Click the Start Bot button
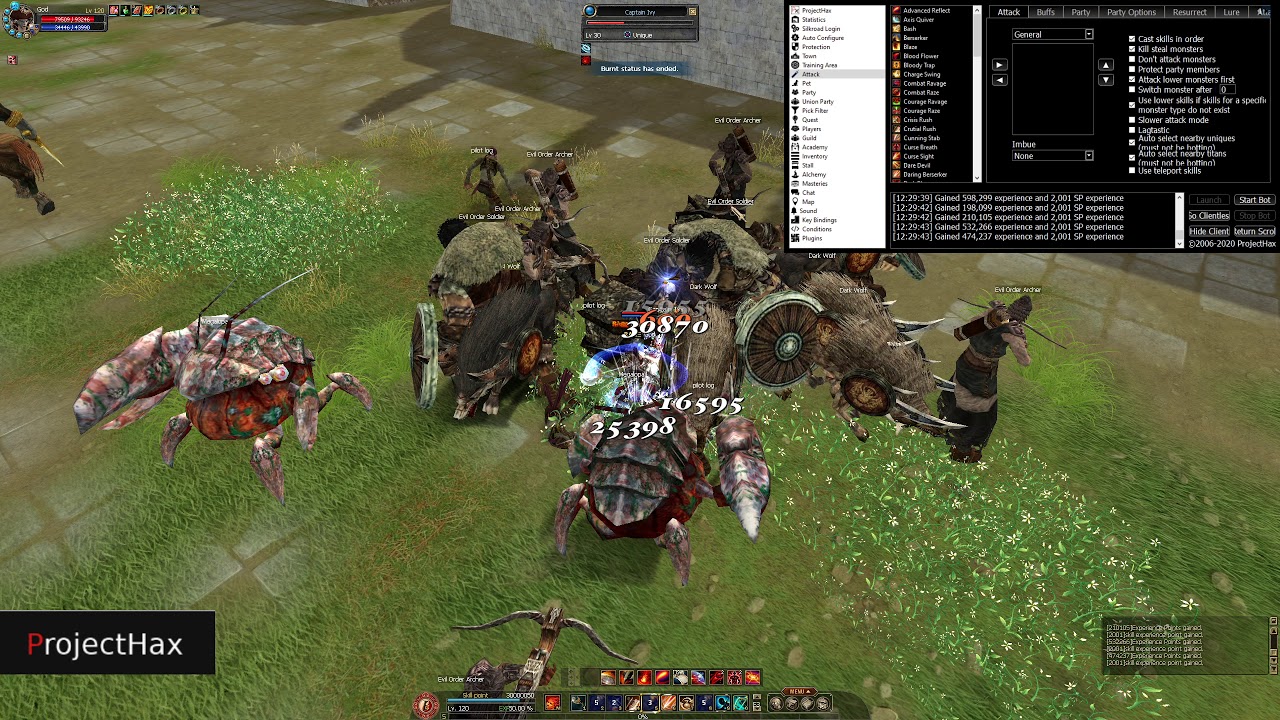Viewport: 1280px width, 720px height. click(x=1254, y=200)
